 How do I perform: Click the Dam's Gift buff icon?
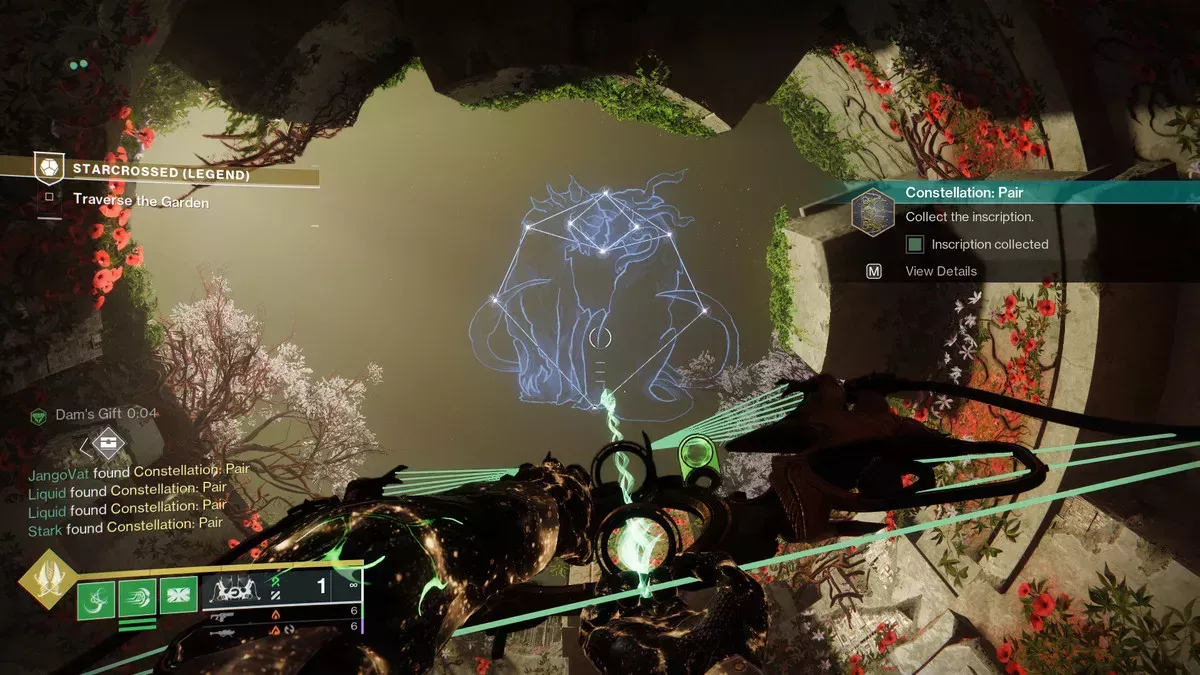39,414
